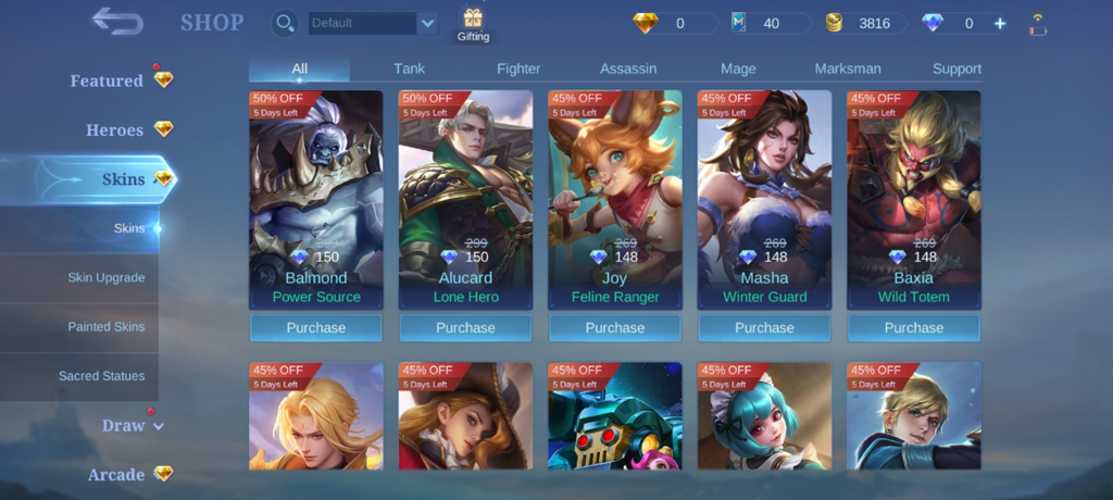Image resolution: width=1113 pixels, height=500 pixels.
Task: Add more diamonds with the plus button
Action: [x=1000, y=23]
